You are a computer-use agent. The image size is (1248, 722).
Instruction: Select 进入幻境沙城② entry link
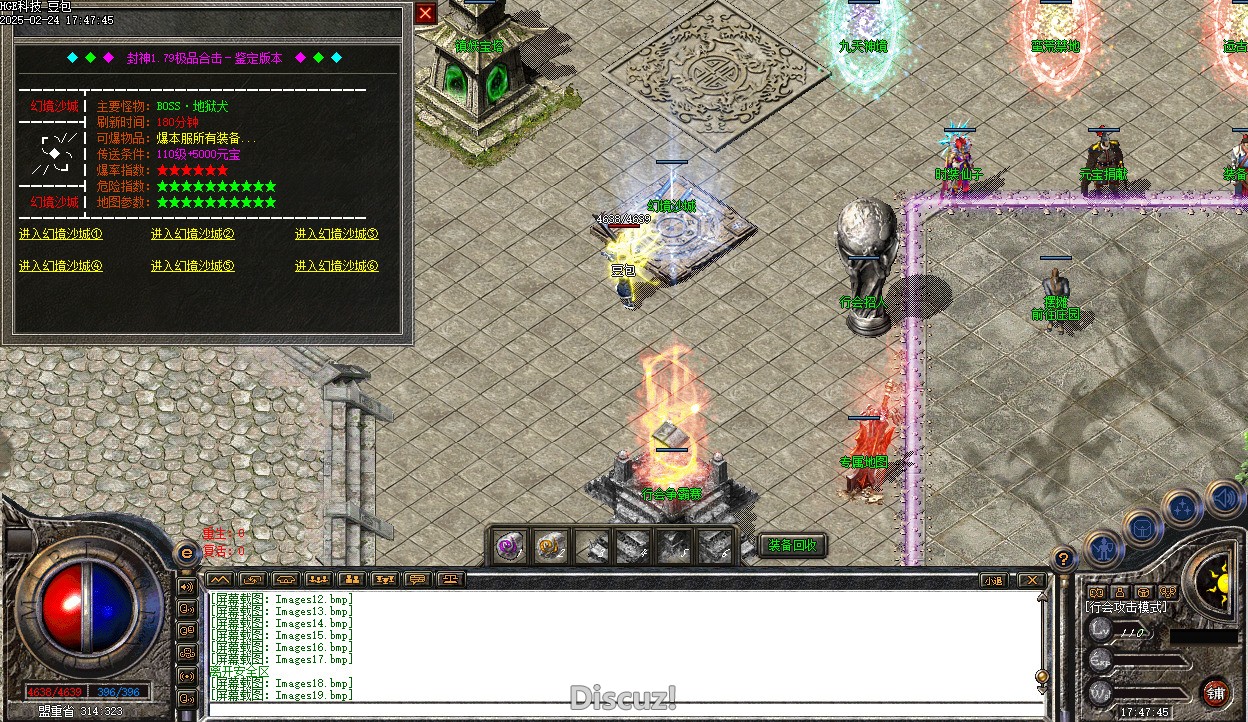193,235
